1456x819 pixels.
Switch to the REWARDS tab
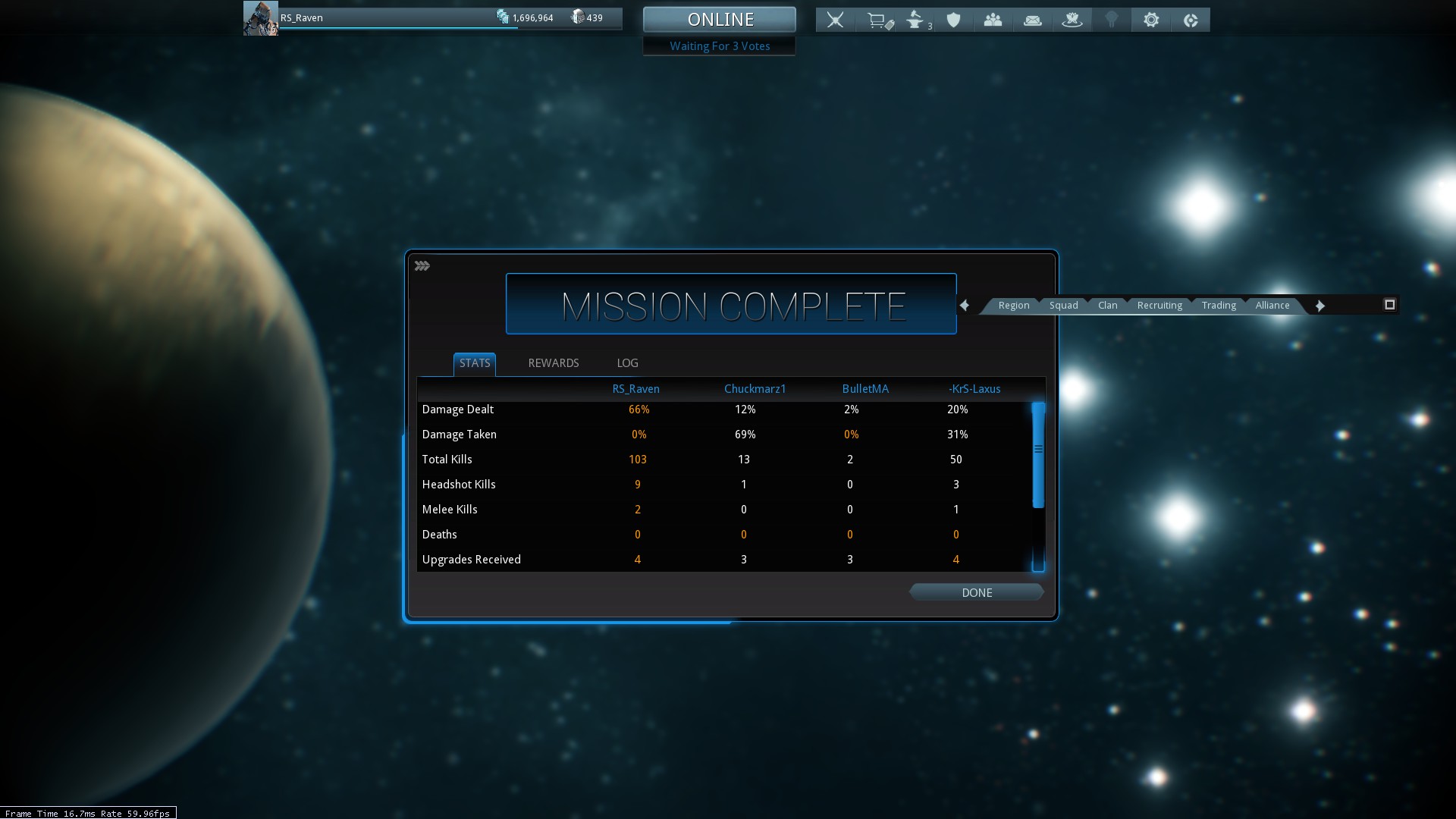pyautogui.click(x=553, y=363)
